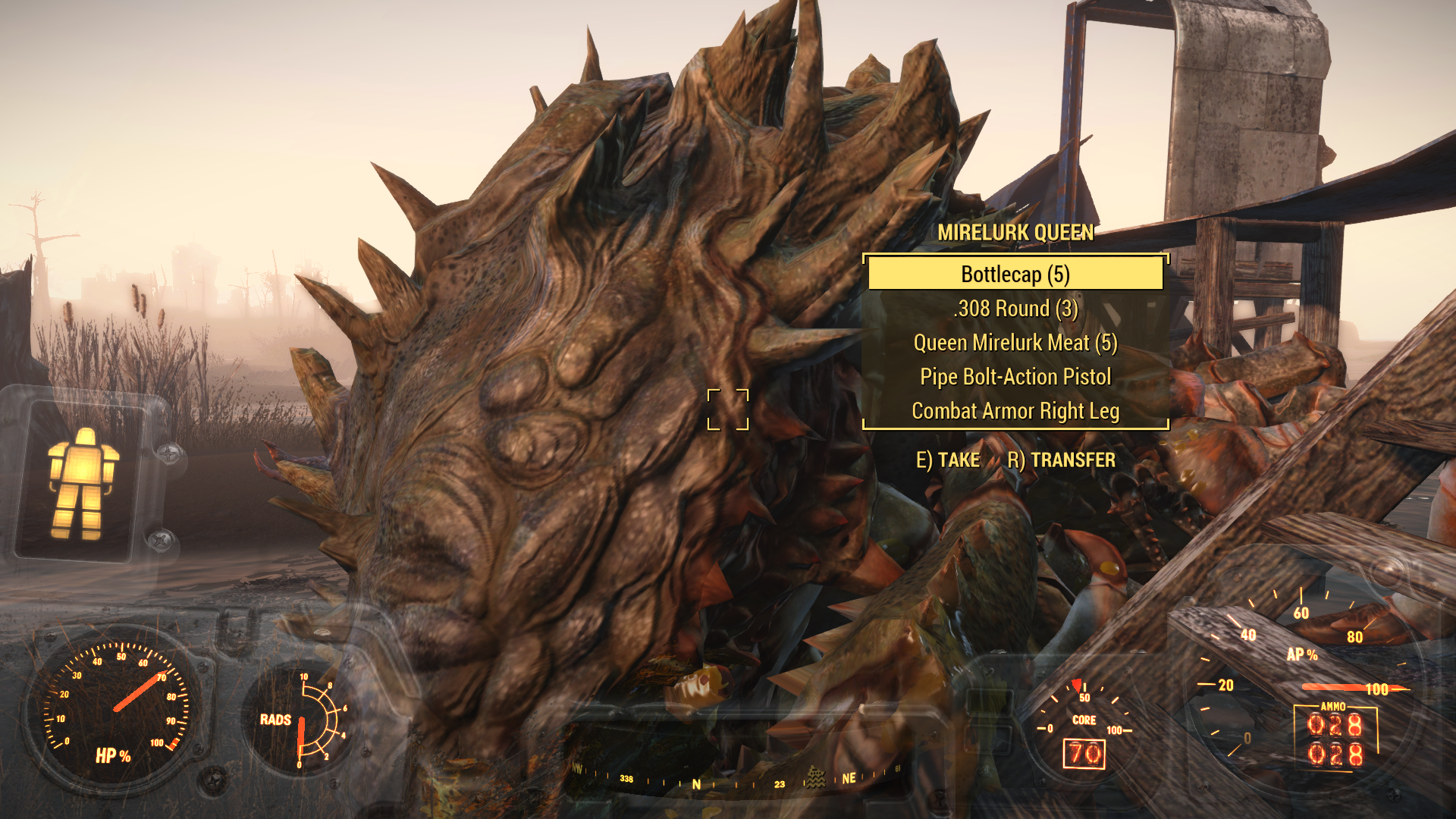Choose the Combat Armor Right Leg entry
This screenshot has height=819, width=1456.
click(1015, 411)
